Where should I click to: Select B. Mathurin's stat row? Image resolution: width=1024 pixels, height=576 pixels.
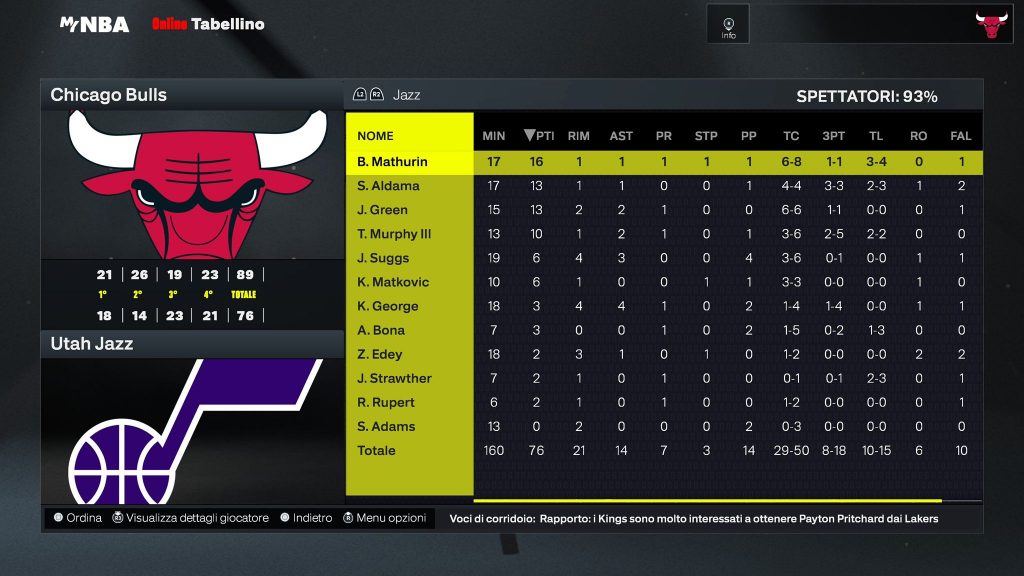(x=392, y=162)
